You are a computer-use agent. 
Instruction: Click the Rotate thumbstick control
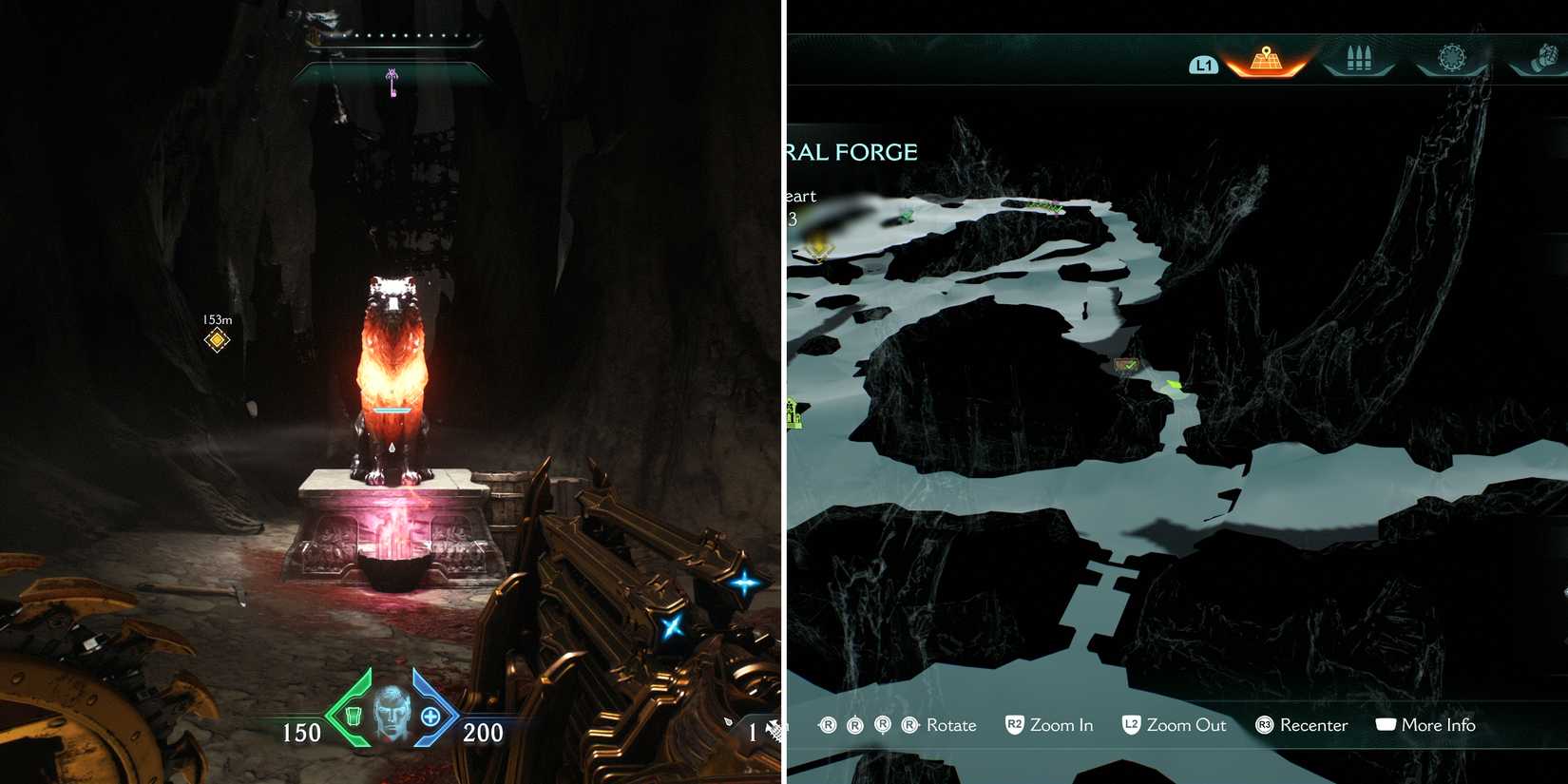pyautogui.click(x=948, y=725)
